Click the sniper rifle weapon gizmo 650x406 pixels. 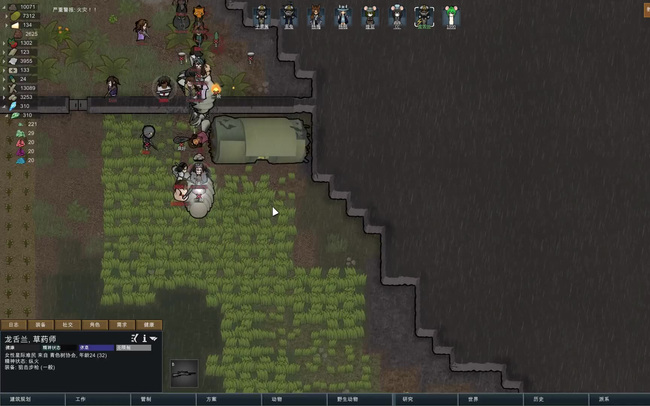[x=184, y=373]
